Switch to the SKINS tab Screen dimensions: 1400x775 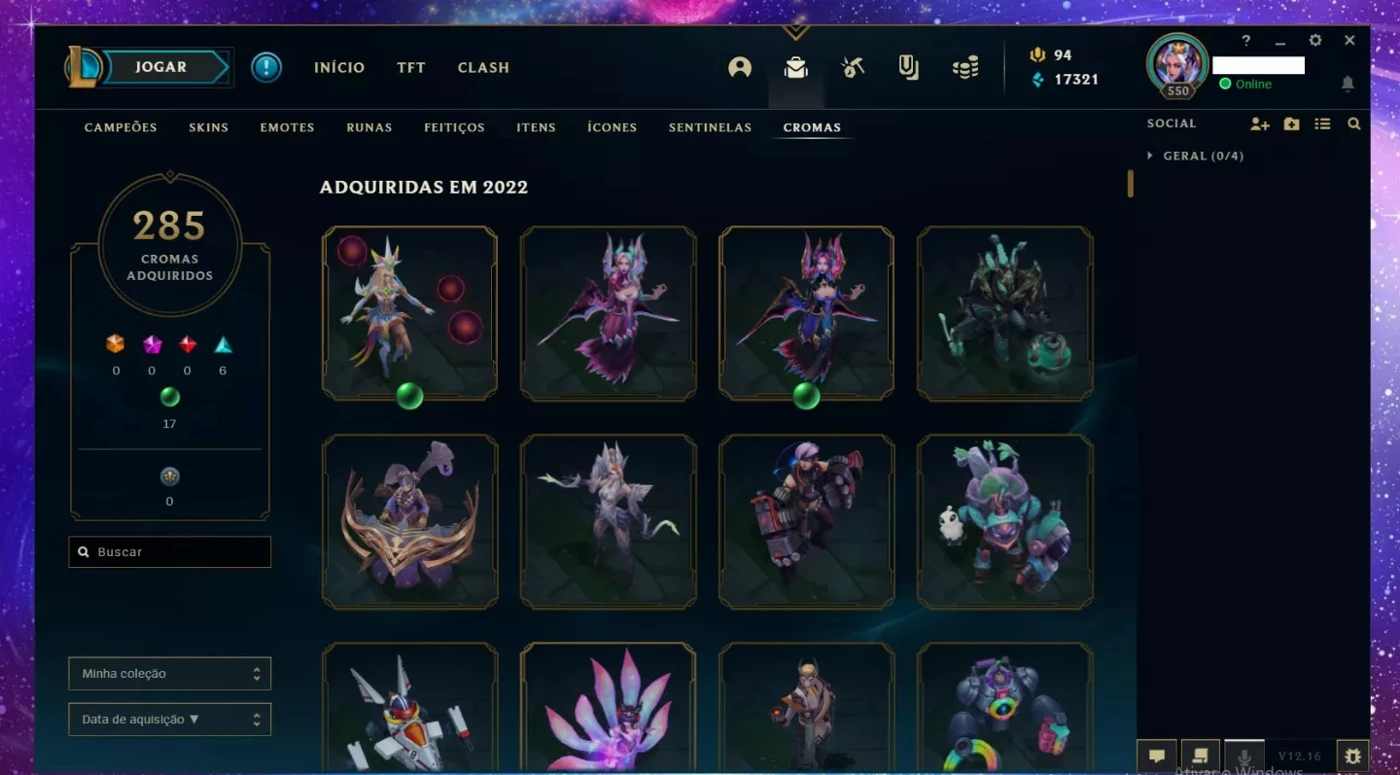click(208, 127)
